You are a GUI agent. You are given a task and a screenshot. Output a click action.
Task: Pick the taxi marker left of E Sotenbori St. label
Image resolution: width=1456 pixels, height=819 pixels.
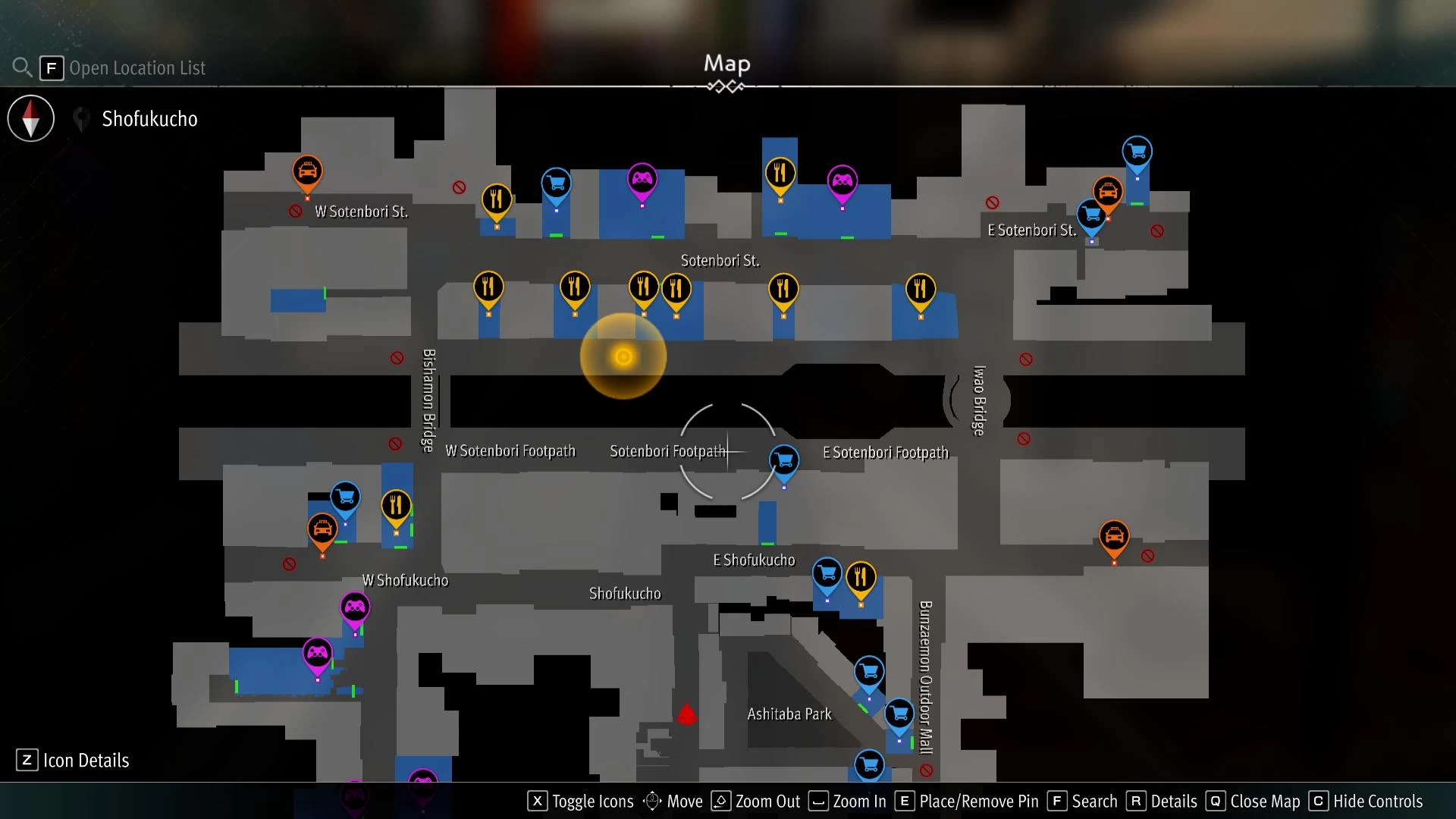point(1108,192)
